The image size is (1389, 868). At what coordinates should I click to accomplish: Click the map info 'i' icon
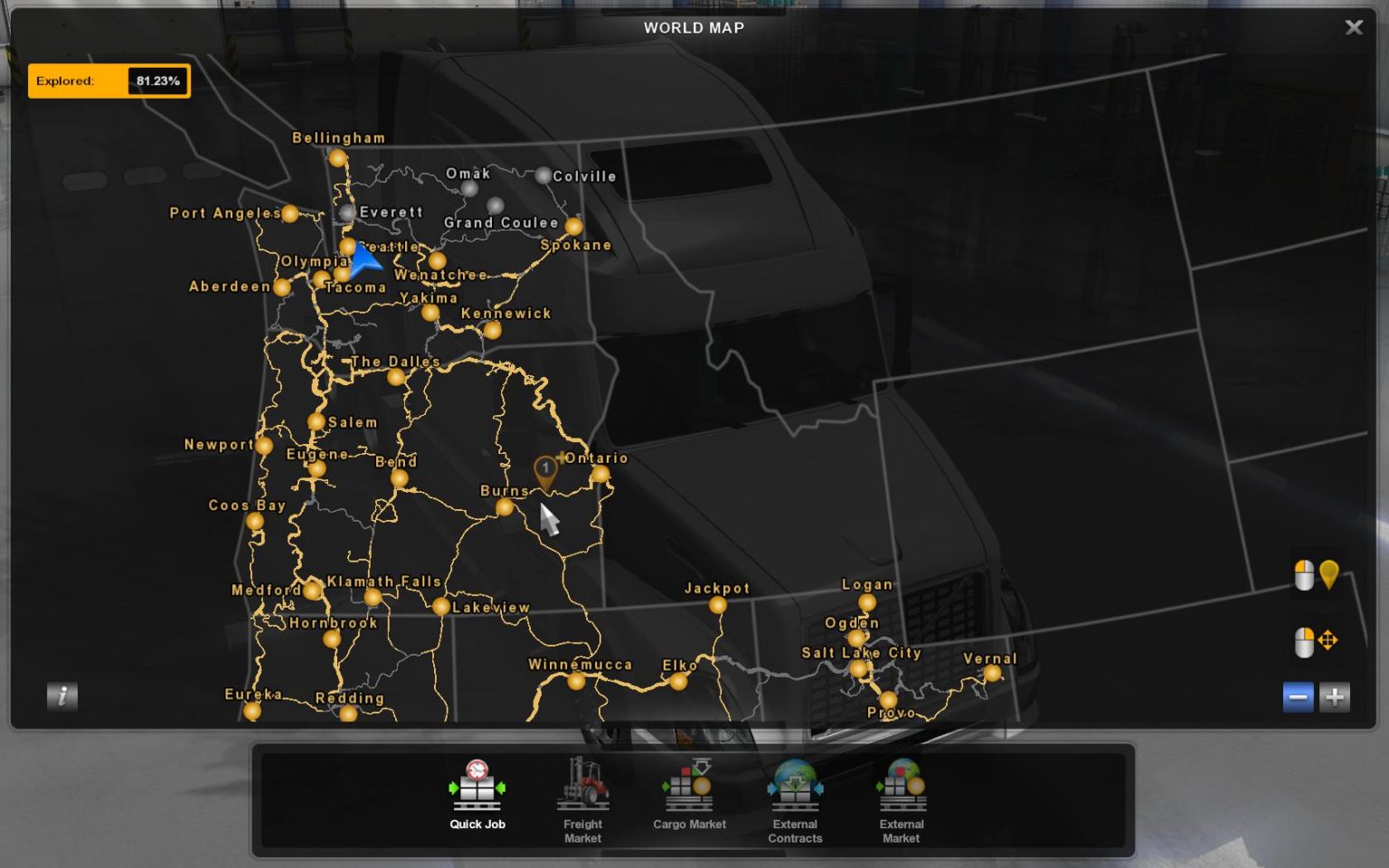click(x=61, y=697)
